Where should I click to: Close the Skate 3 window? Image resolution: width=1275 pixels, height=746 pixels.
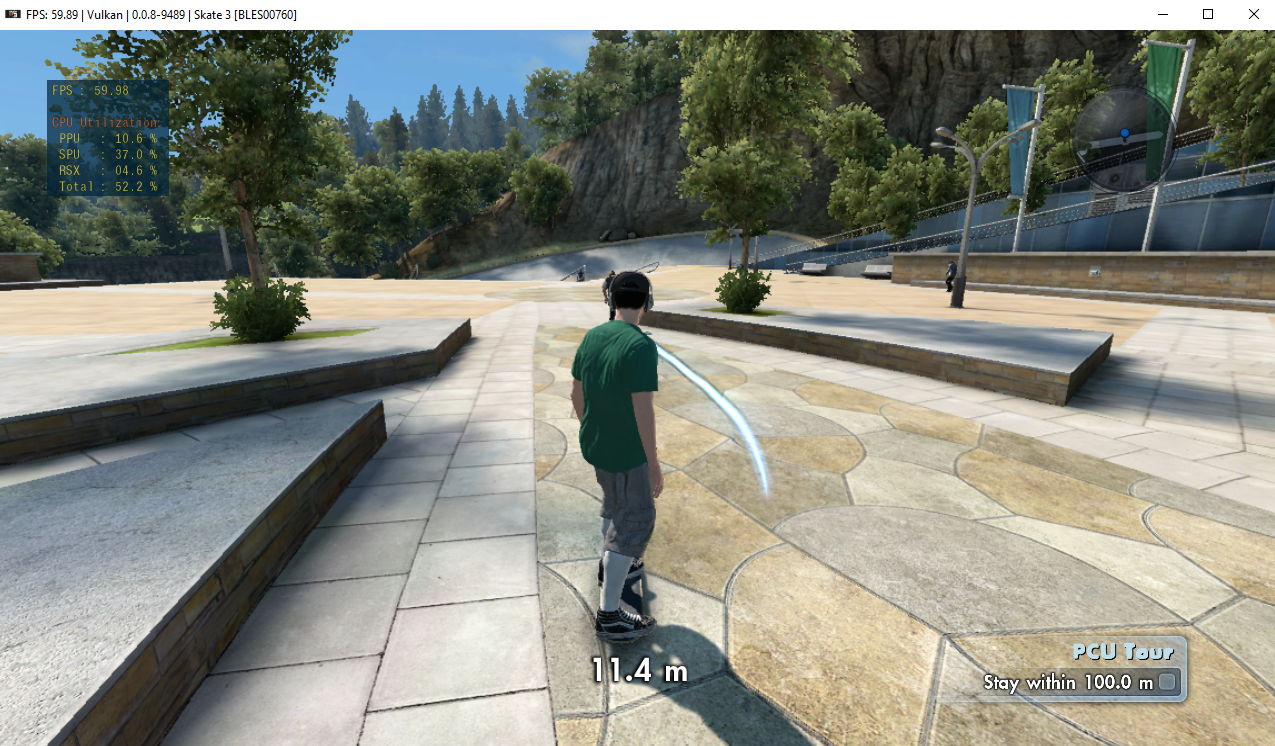(1253, 14)
